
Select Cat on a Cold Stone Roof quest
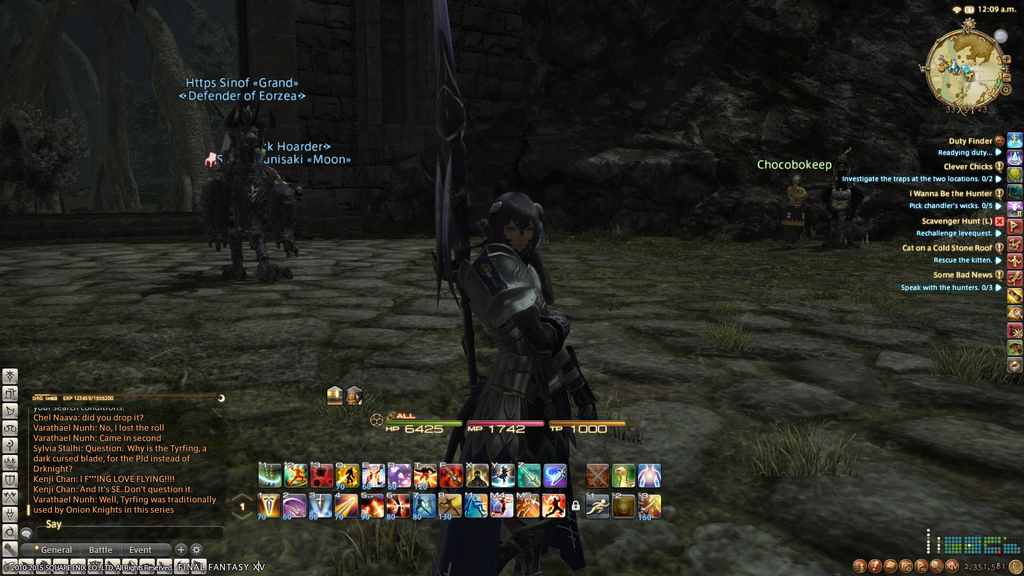(946, 248)
